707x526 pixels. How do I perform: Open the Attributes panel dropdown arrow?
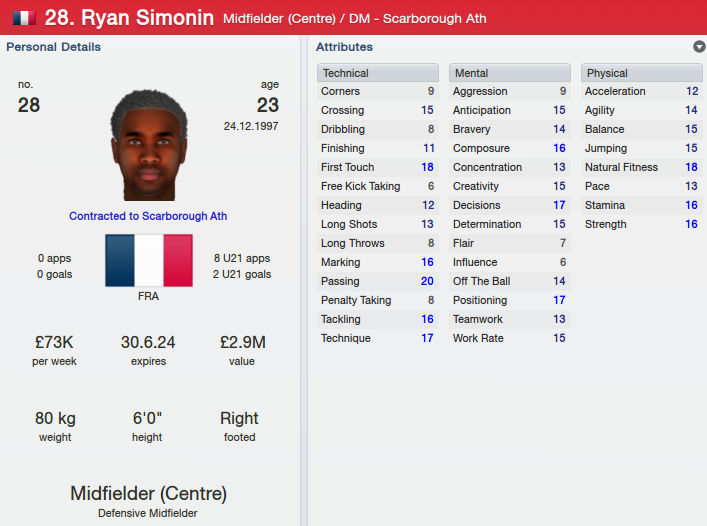[698, 47]
